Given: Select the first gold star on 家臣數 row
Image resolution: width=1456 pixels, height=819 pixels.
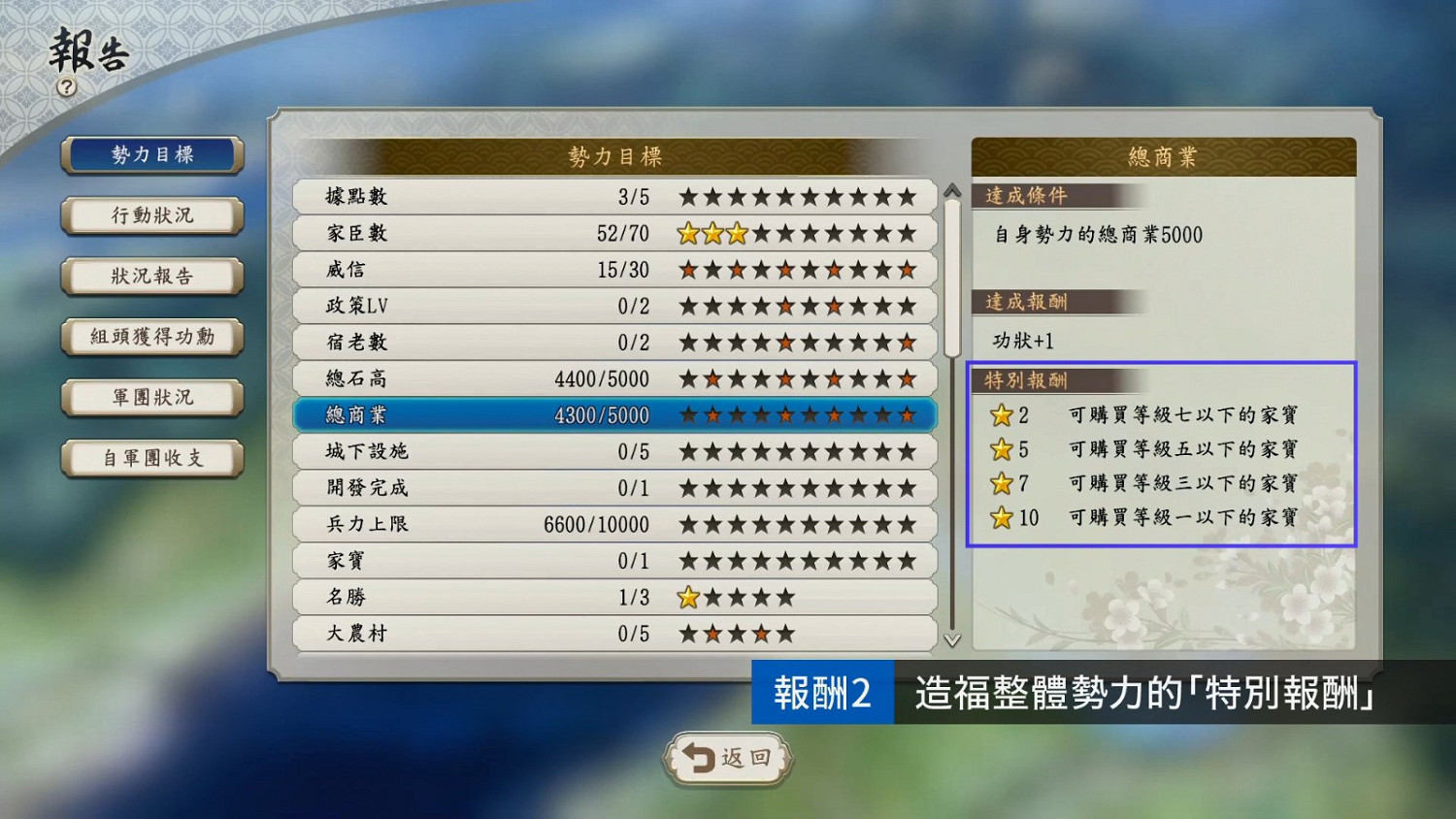Looking at the screenshot, I should click(688, 233).
